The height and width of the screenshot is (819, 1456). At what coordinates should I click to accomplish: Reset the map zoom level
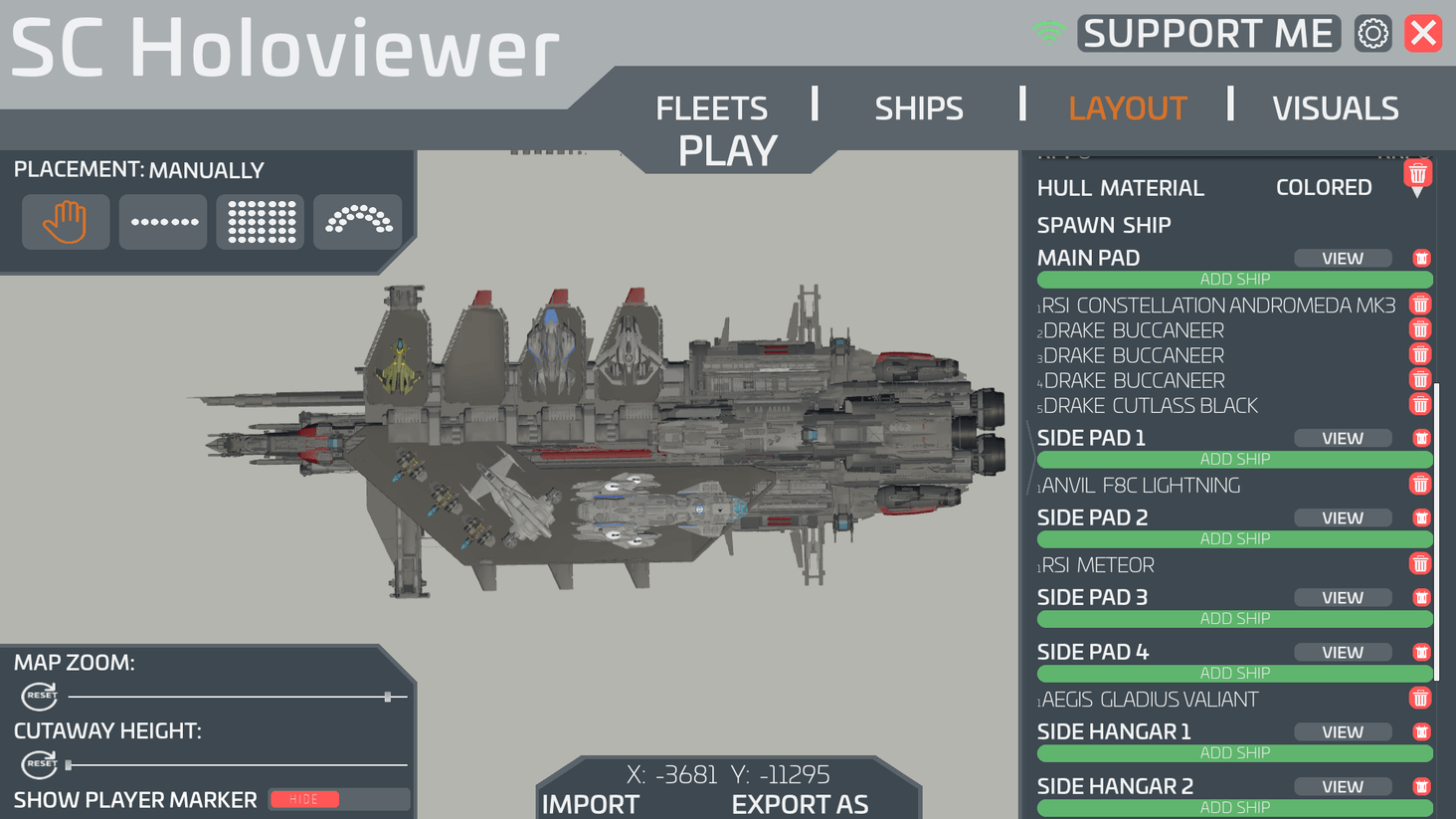(x=40, y=696)
